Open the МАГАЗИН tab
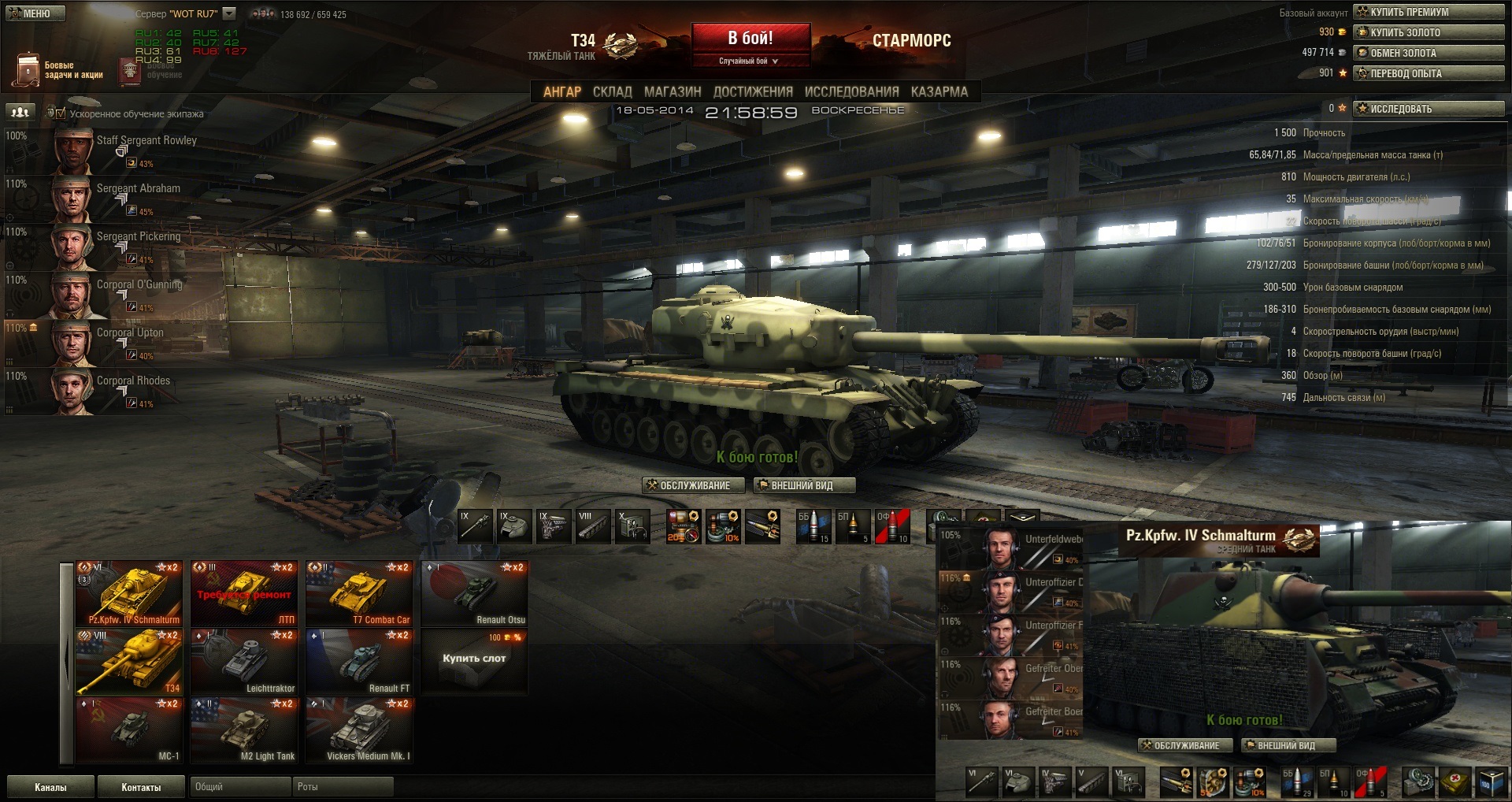Viewport: 1512px width, 802px height. coord(673,92)
